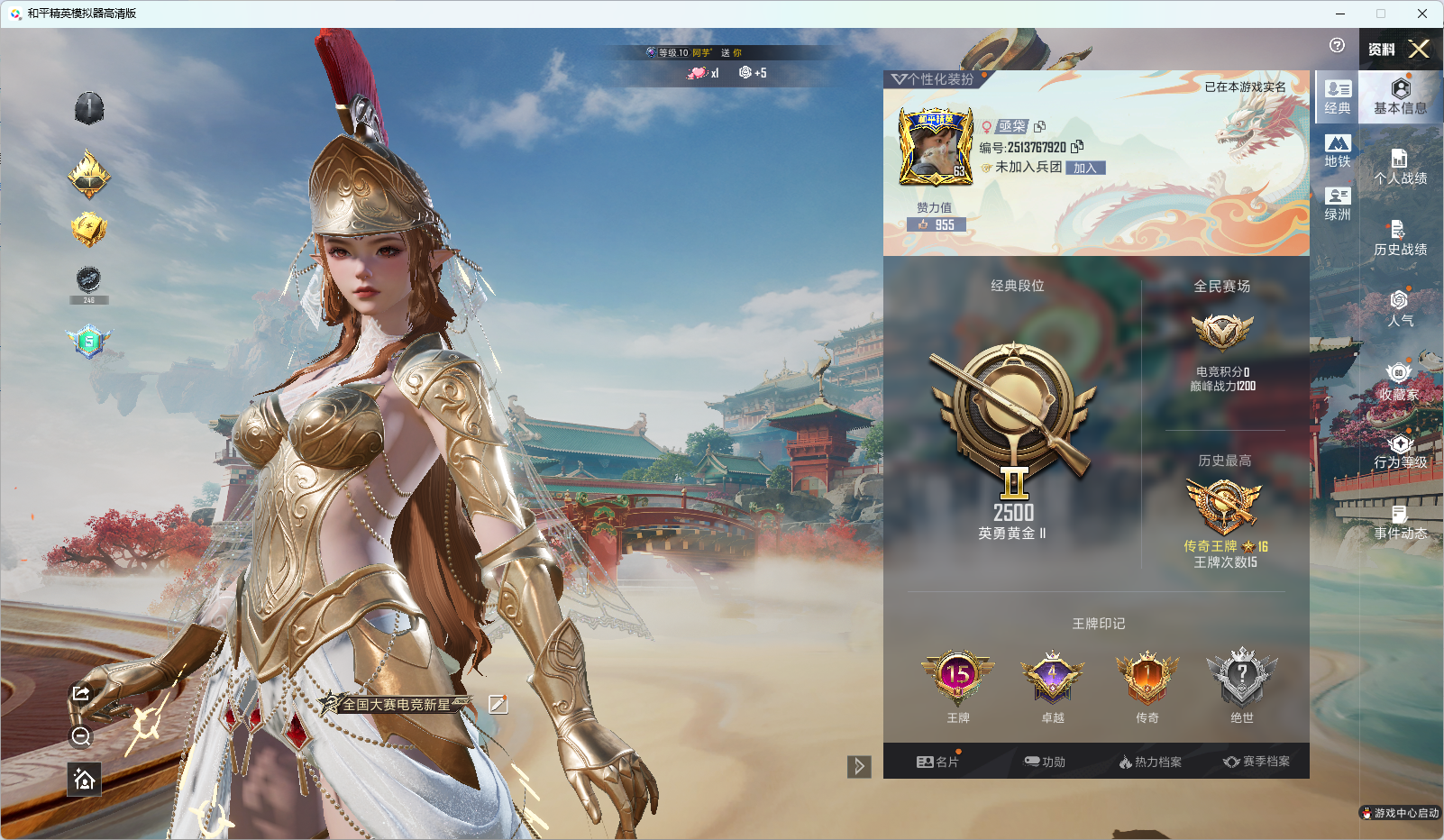View 事件动态 event feed
The width and height of the screenshot is (1444, 840).
click(x=1400, y=522)
